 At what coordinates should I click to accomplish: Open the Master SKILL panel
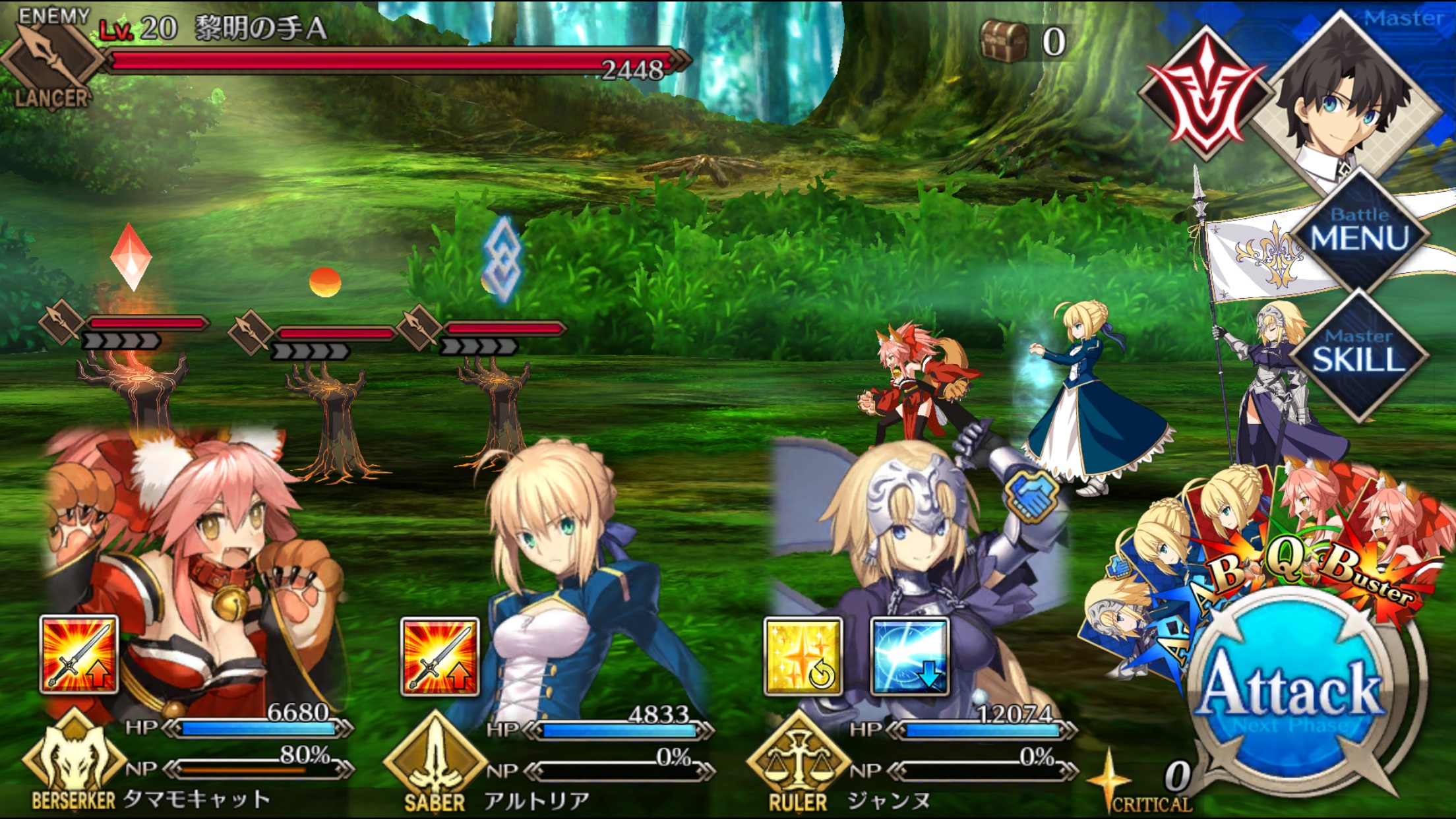(x=1358, y=353)
